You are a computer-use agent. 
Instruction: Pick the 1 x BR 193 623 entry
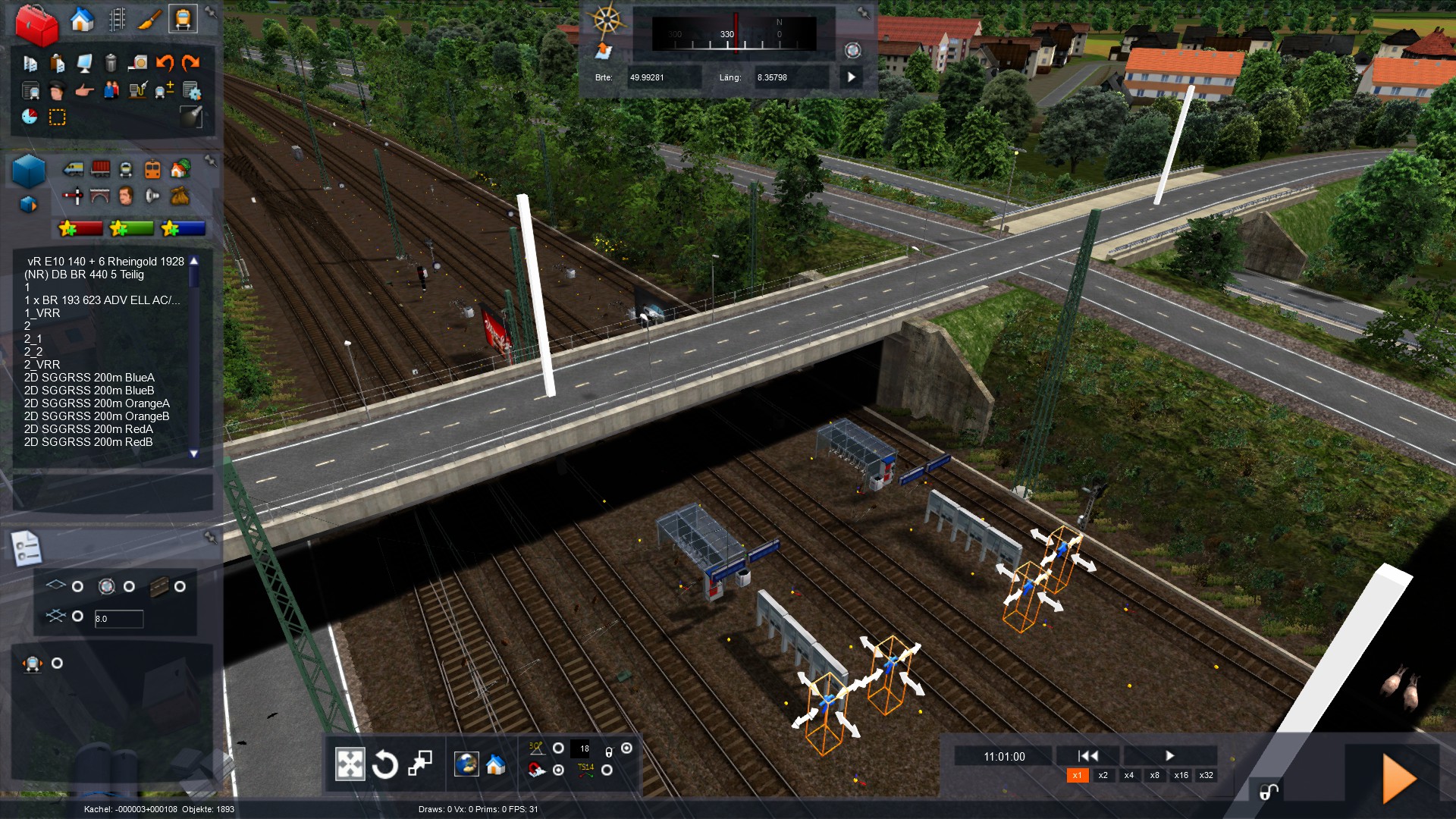102,300
